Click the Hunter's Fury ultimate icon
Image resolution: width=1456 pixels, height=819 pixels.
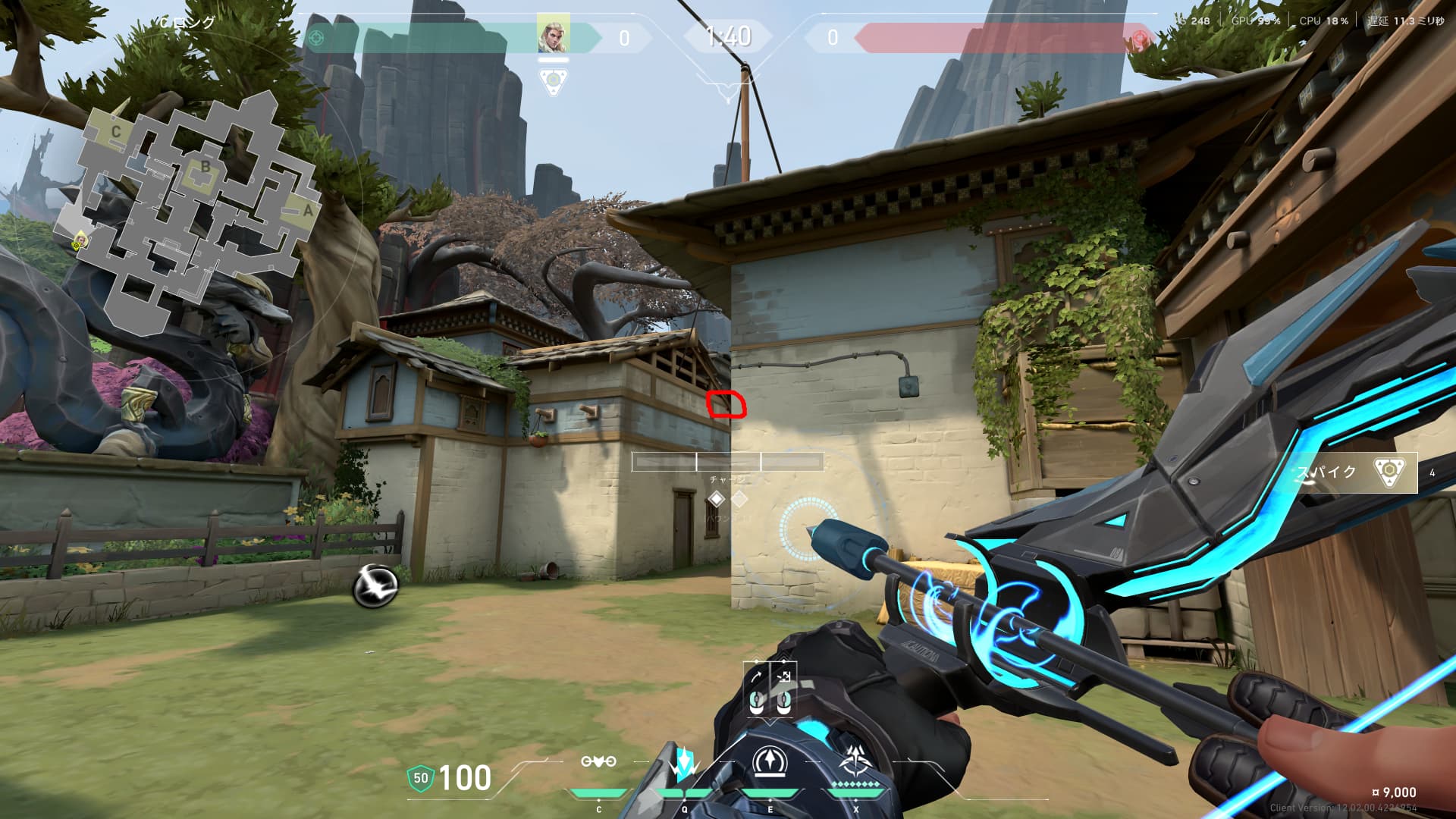(857, 762)
